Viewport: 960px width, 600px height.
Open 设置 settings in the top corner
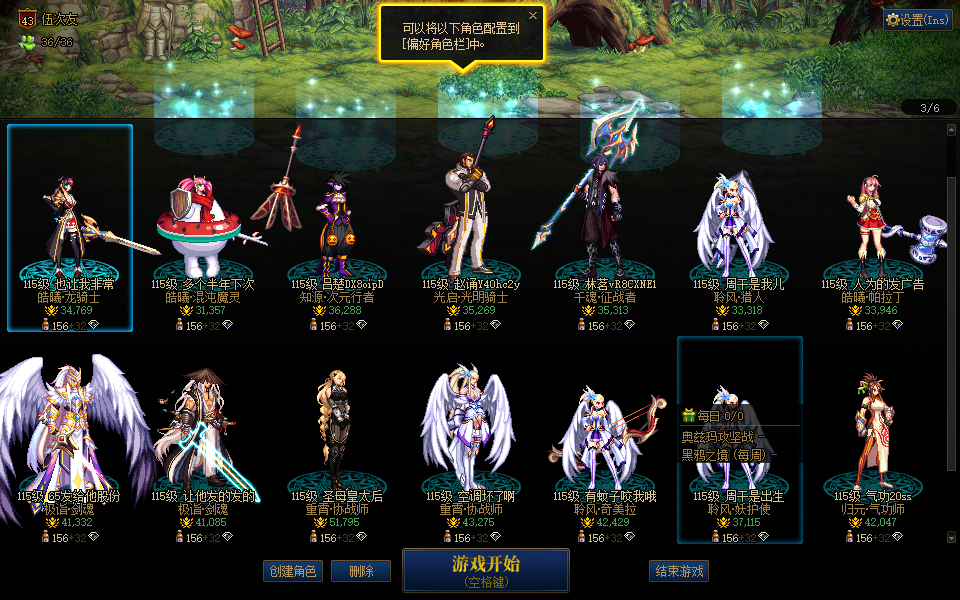click(x=918, y=19)
